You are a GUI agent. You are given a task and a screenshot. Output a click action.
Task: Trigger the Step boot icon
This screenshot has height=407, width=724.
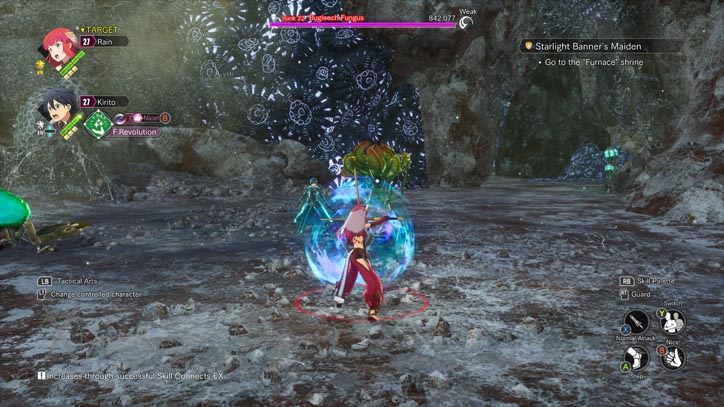pos(637,357)
